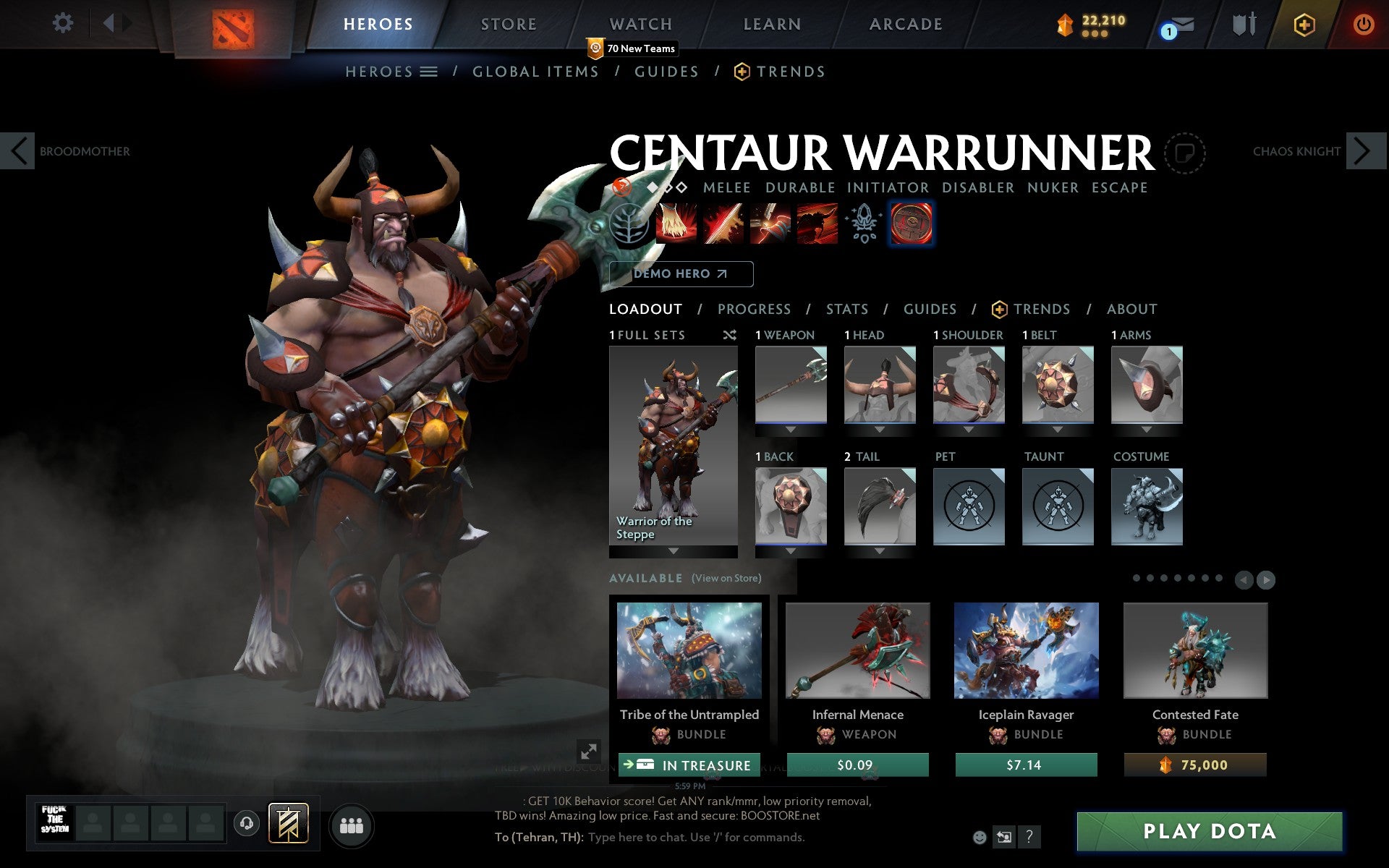The width and height of the screenshot is (1389, 868).
Task: Toggle the shuffle icon beside Full Sets
Action: [x=729, y=335]
